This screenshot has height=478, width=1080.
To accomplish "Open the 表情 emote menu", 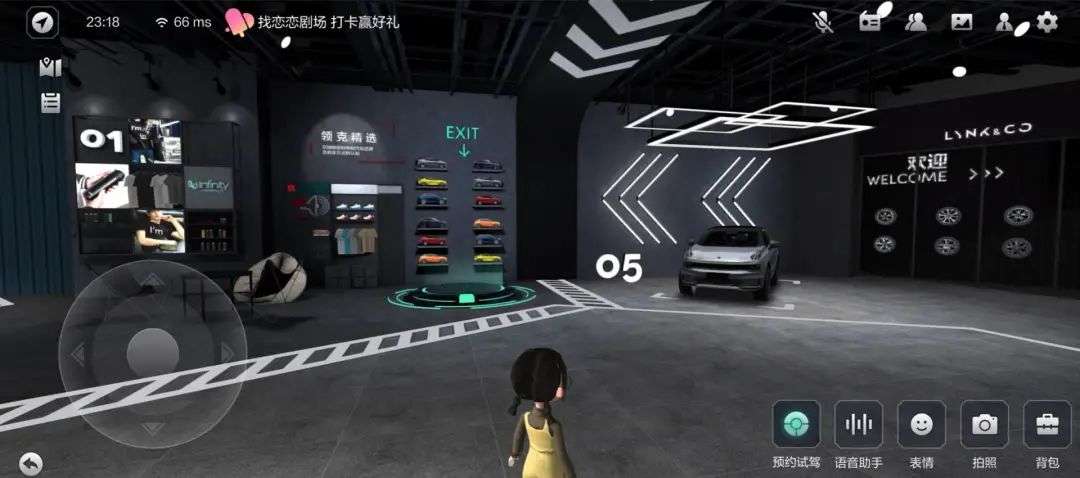I will 921,424.
